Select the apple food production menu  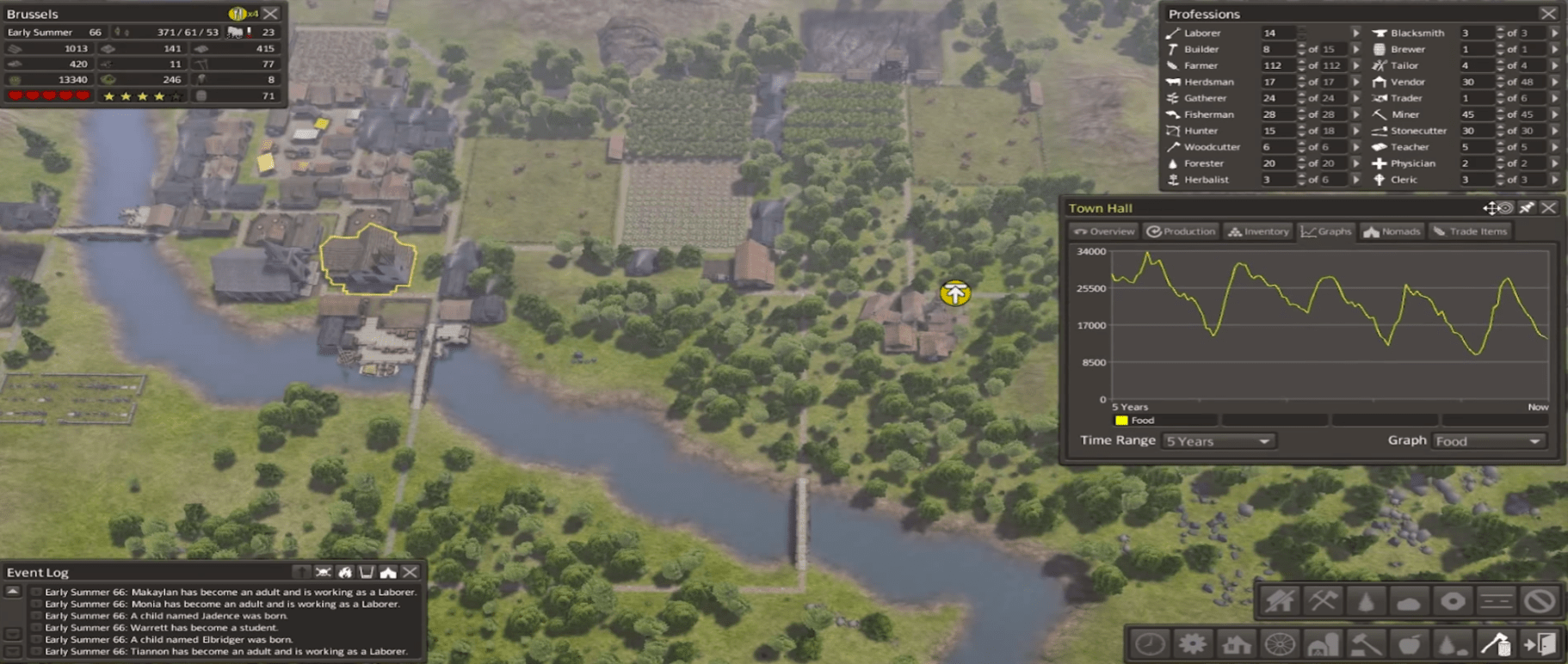[x=1409, y=644]
